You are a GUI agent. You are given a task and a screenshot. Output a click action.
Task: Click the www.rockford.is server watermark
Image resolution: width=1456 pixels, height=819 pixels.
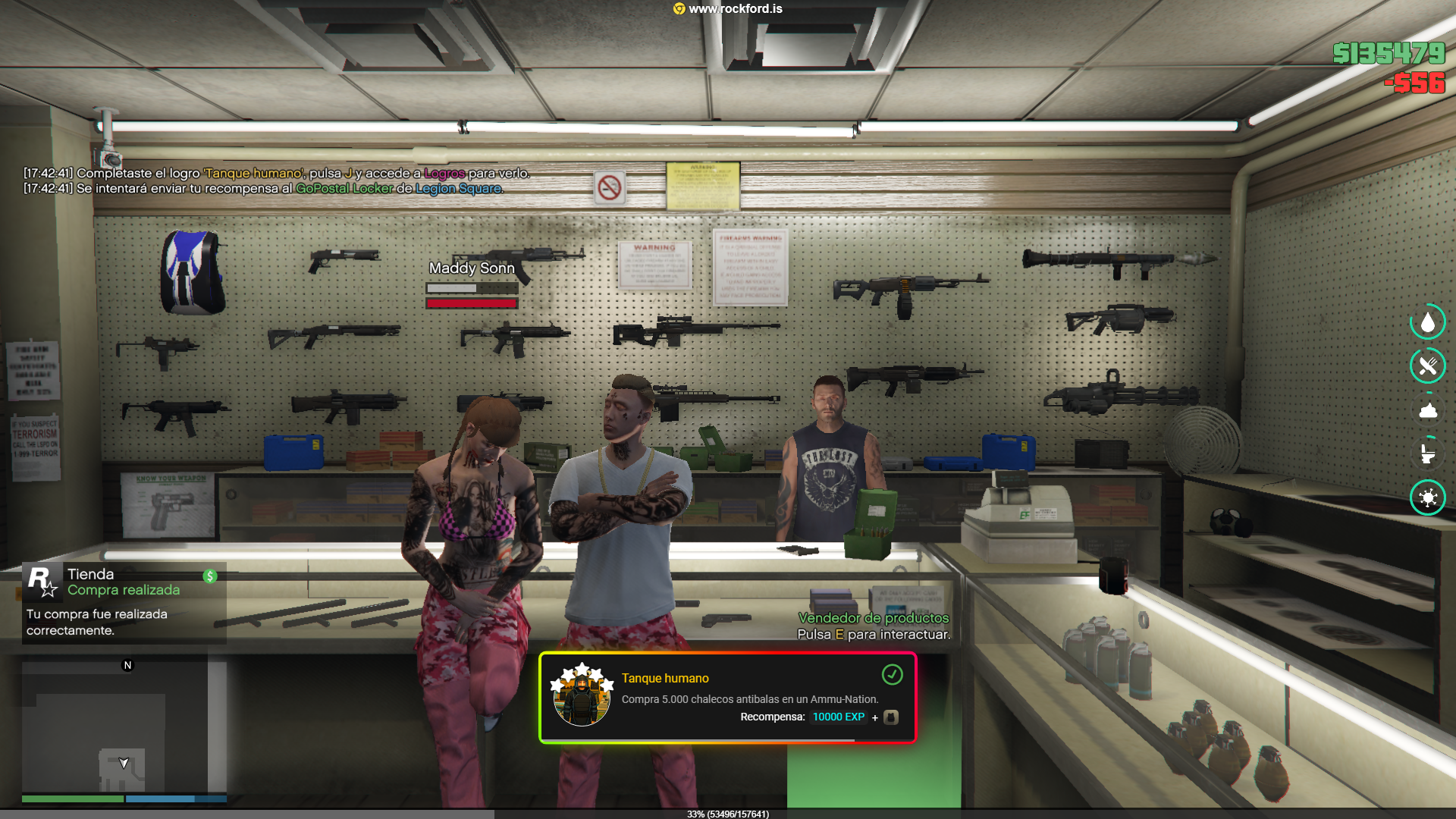coord(728,9)
